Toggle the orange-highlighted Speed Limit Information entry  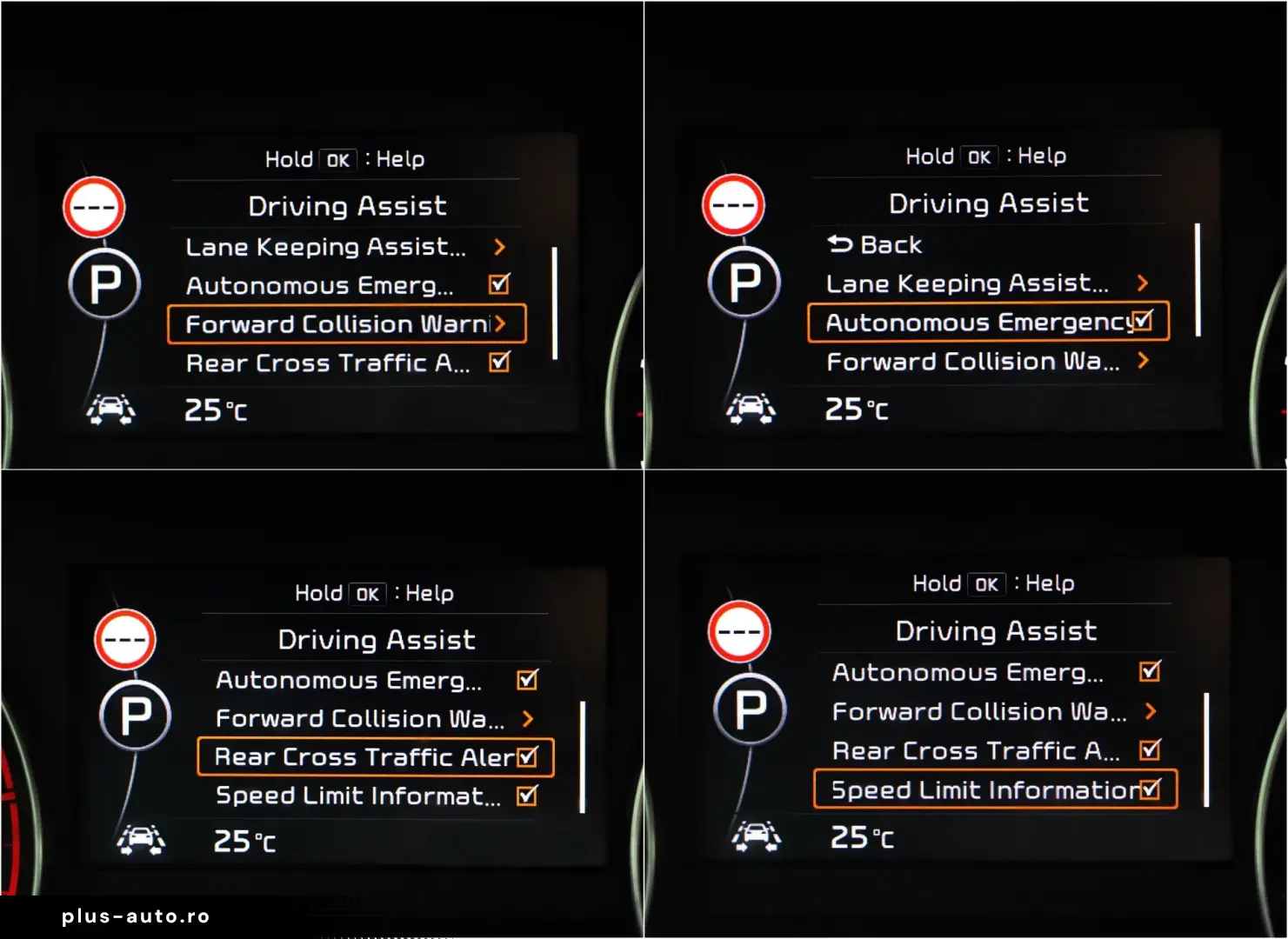click(x=995, y=789)
